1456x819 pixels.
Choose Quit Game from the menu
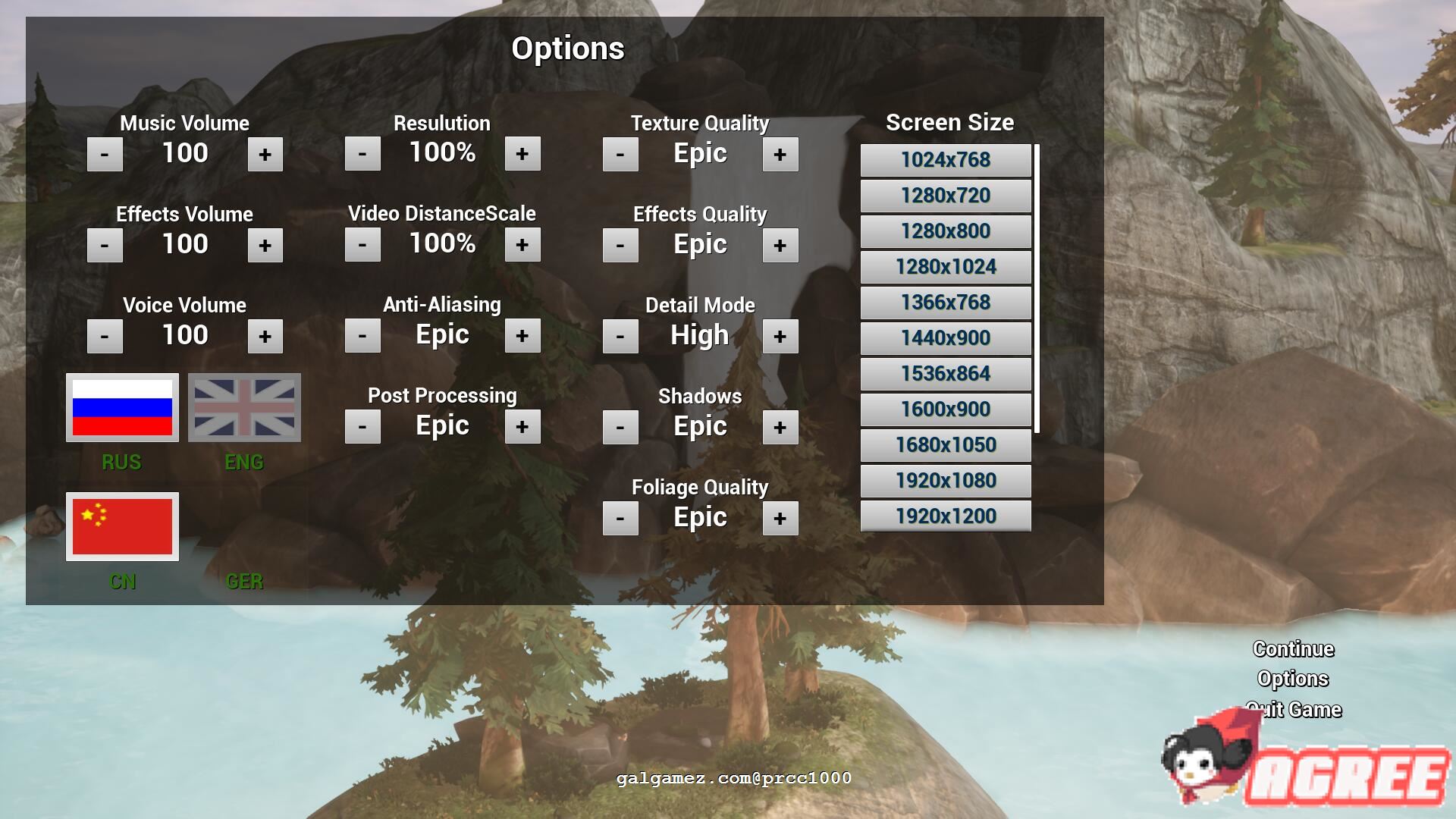(x=1293, y=710)
